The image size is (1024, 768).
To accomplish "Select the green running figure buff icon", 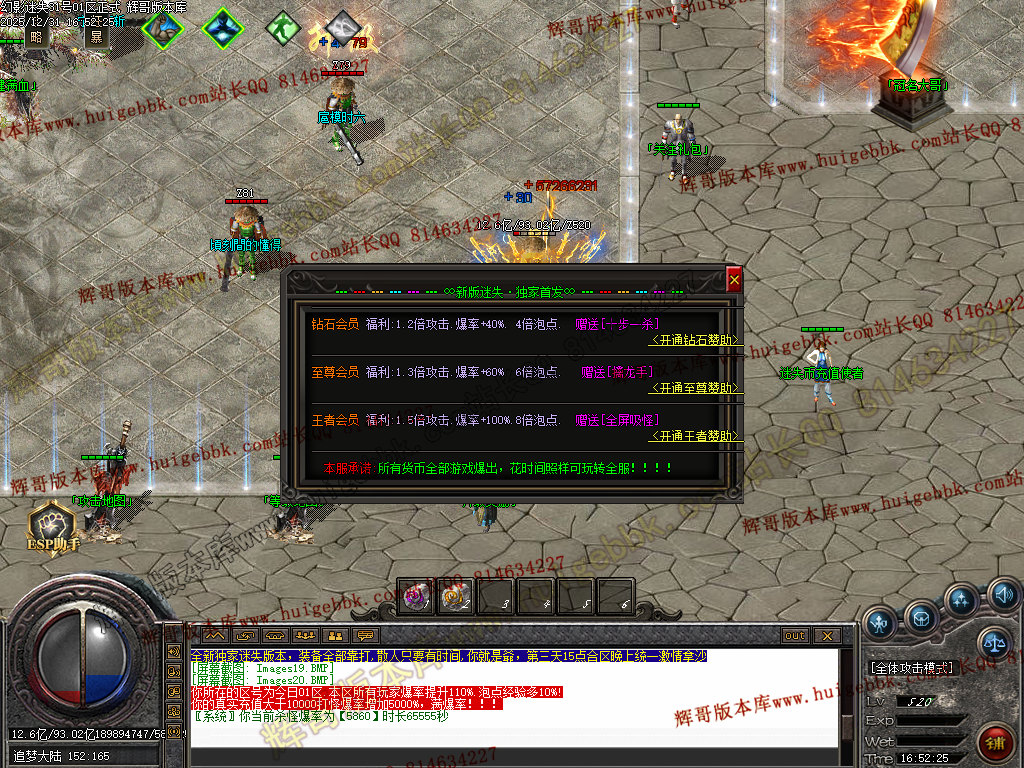I will click(x=283, y=26).
